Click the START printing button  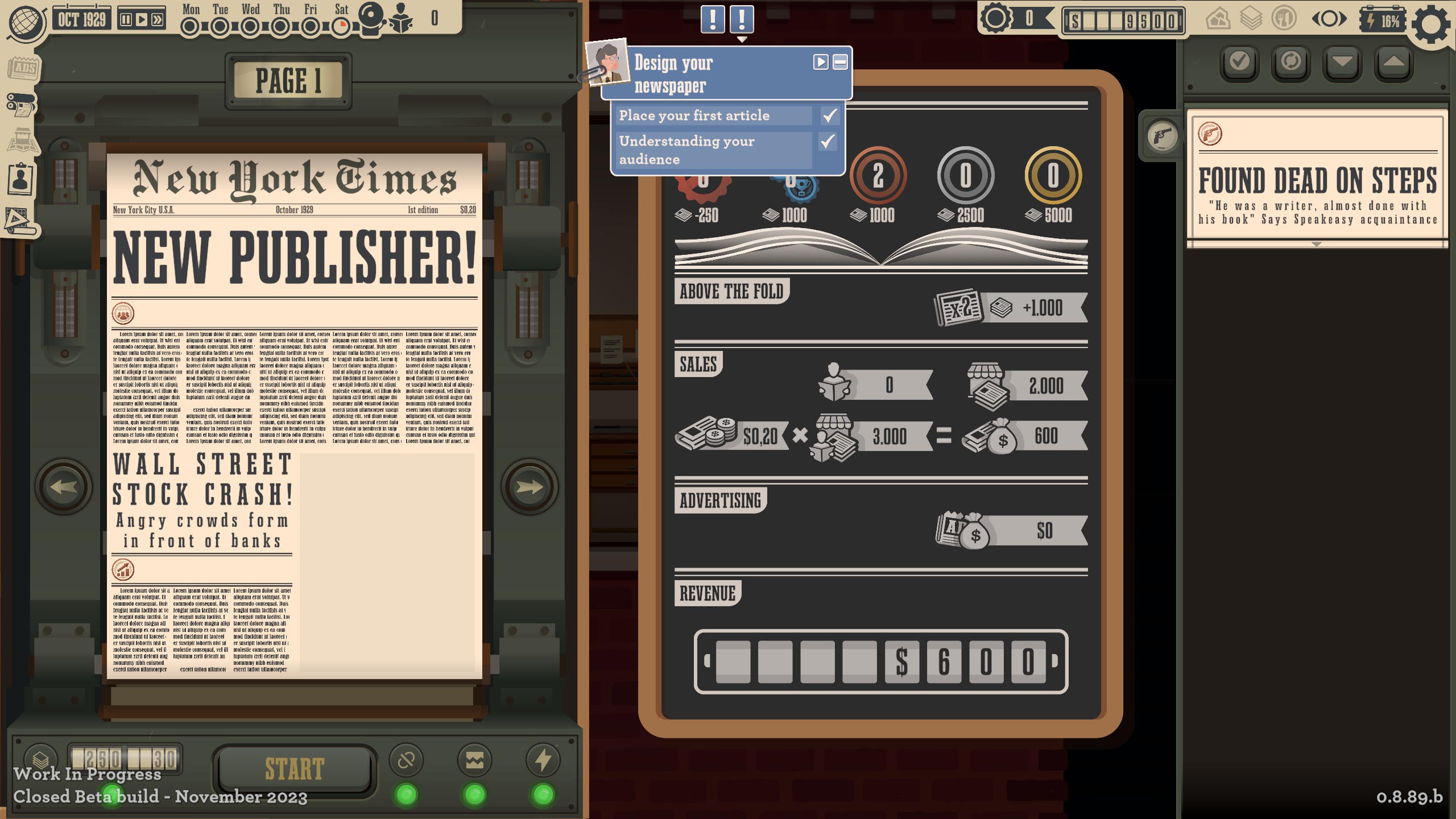click(x=294, y=769)
